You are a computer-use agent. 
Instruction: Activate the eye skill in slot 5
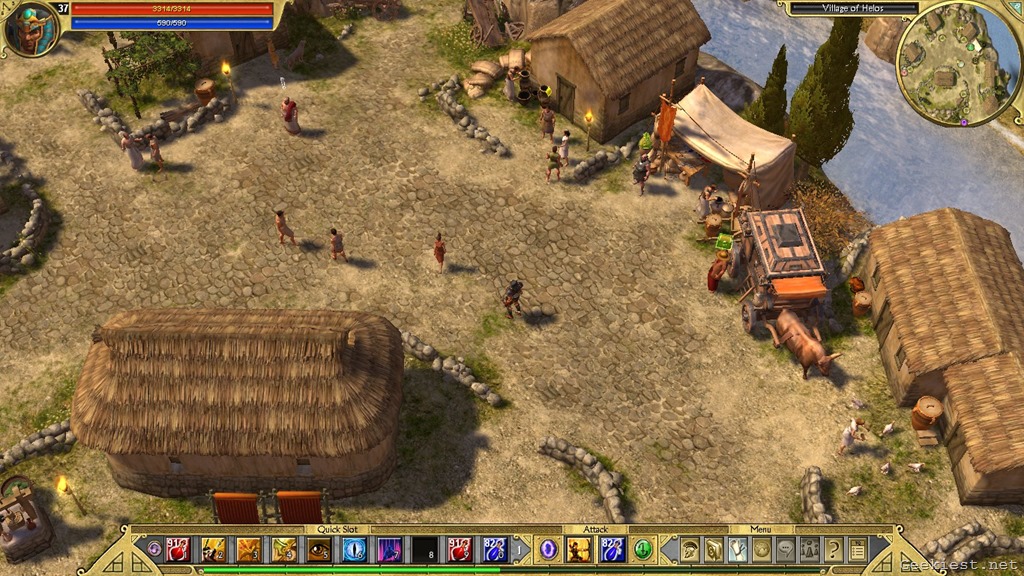coord(319,549)
